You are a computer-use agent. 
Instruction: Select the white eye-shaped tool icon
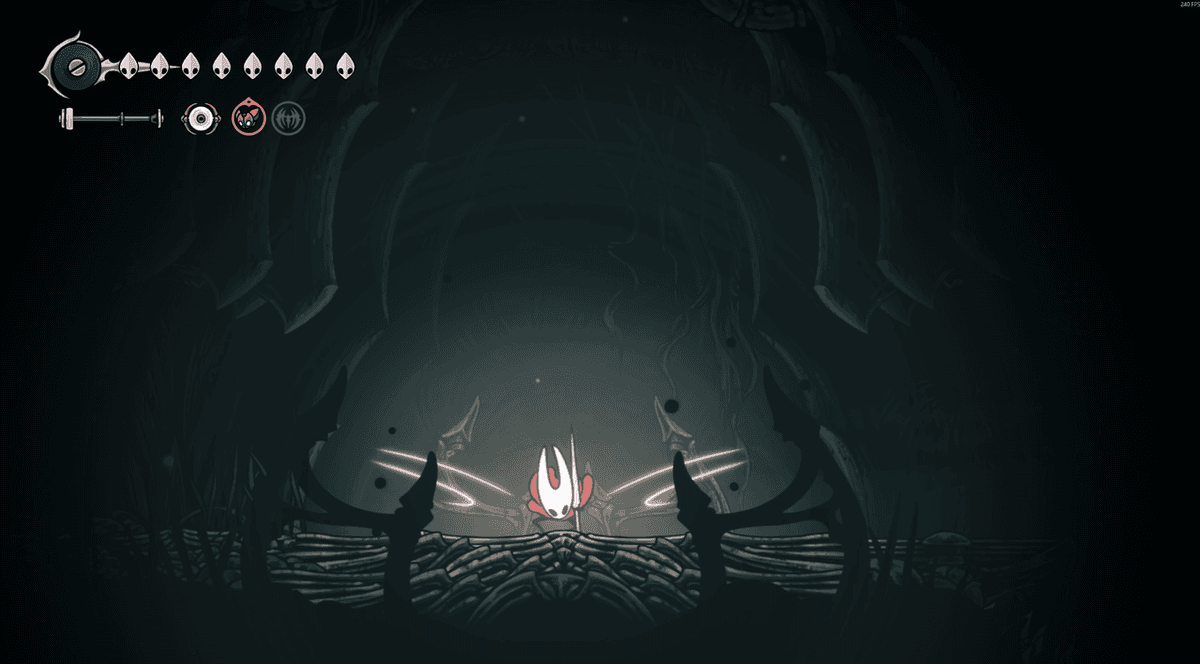(x=201, y=119)
